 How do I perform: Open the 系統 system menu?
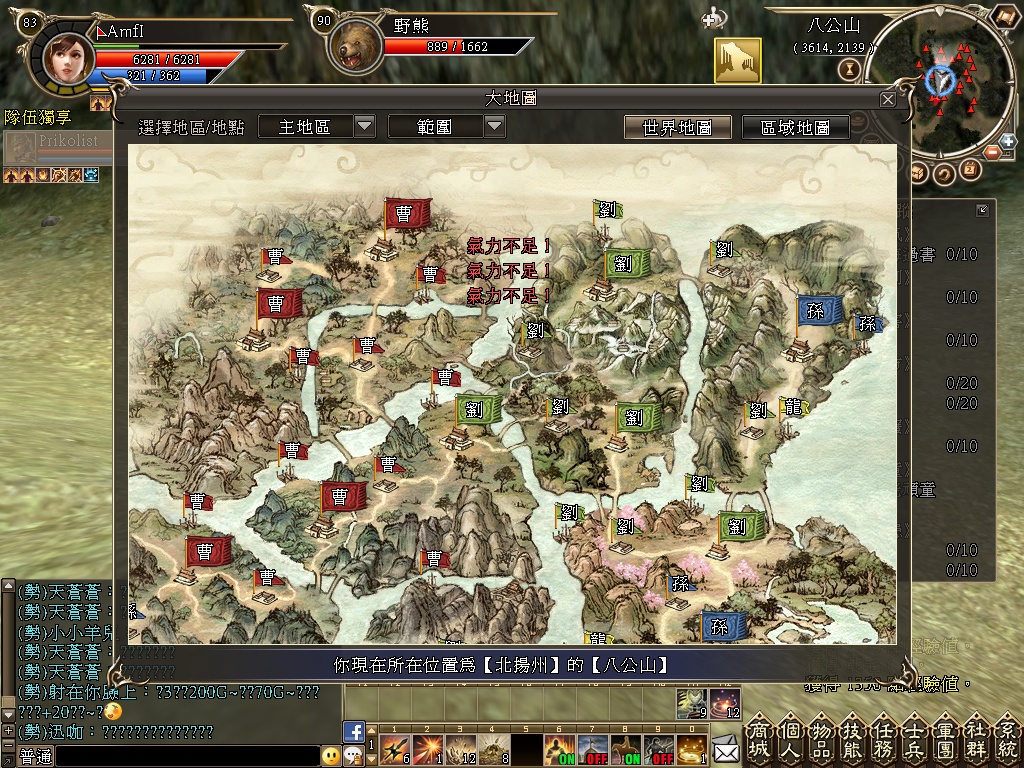pos(1008,738)
